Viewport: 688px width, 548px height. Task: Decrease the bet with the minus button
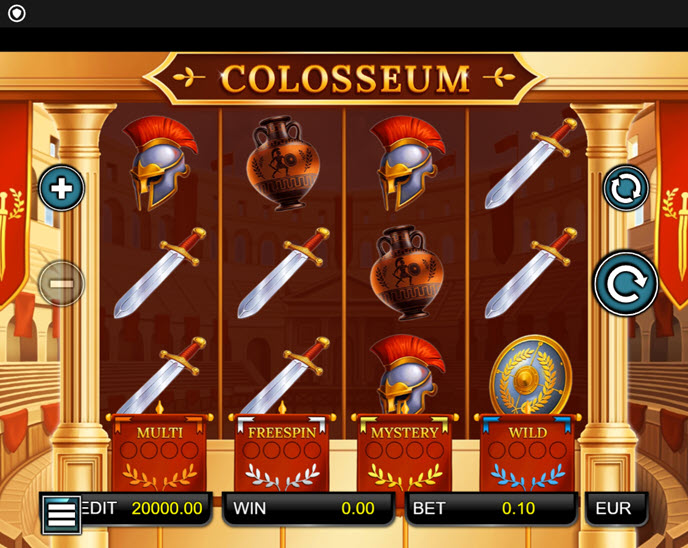coord(61,284)
